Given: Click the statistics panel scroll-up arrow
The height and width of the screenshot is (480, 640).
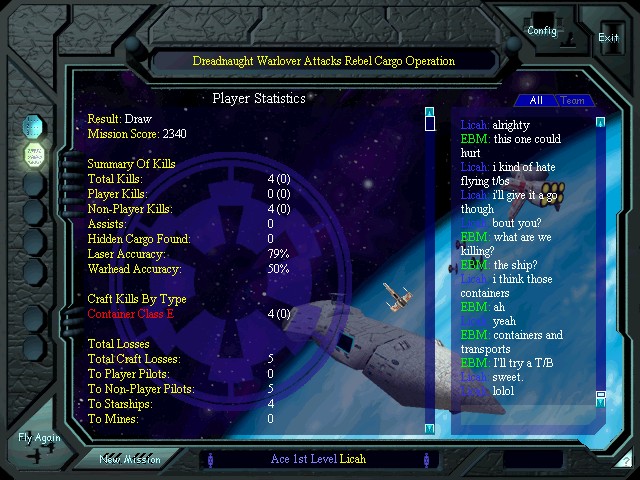Looking at the screenshot, I should (429, 112).
